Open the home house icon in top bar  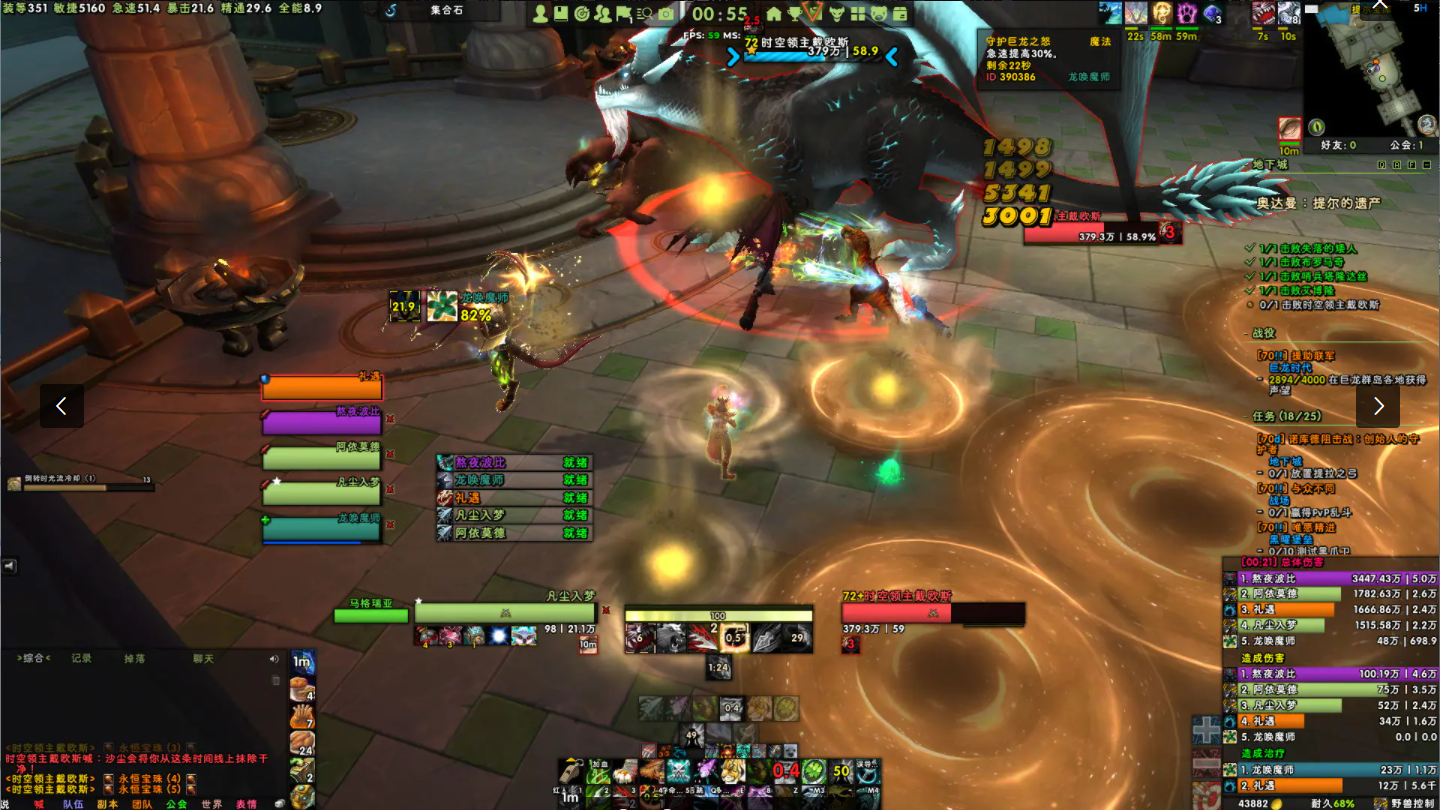(x=773, y=14)
